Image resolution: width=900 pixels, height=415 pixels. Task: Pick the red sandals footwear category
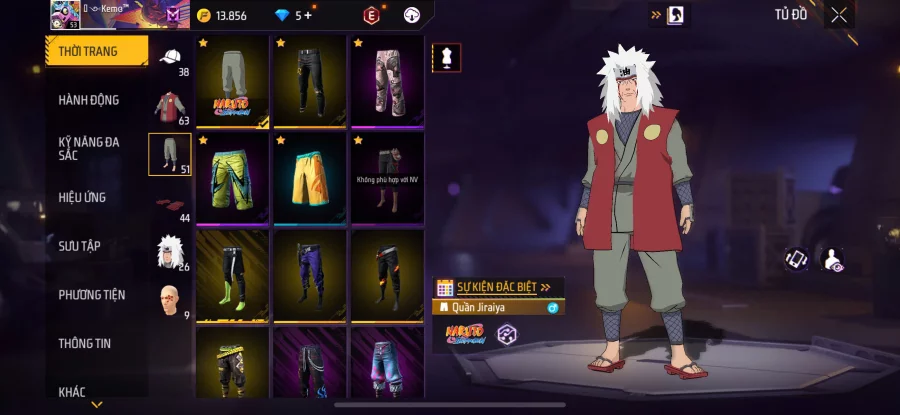click(170, 204)
